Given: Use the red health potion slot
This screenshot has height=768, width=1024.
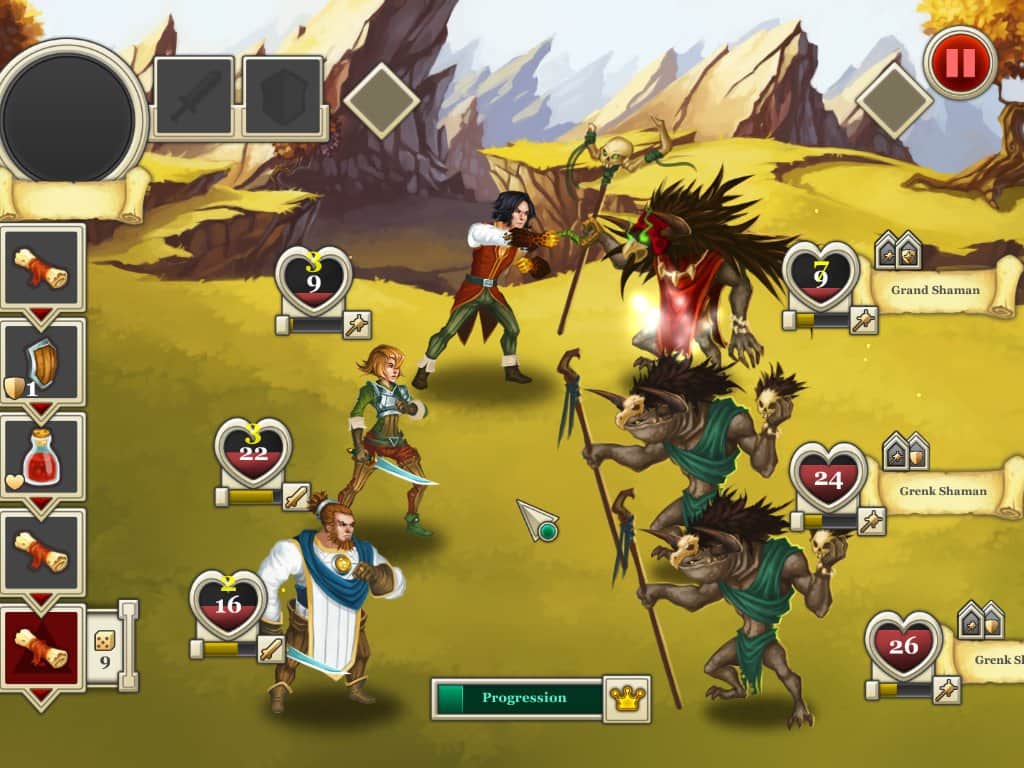Looking at the screenshot, I should click(43, 457).
